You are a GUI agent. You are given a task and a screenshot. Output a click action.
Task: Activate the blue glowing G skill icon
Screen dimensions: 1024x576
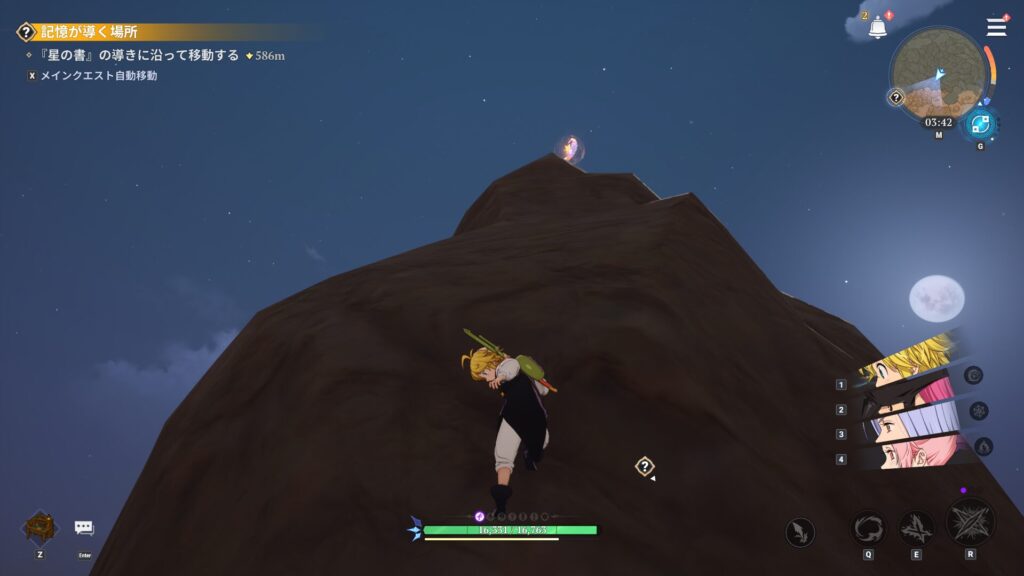(x=980, y=125)
